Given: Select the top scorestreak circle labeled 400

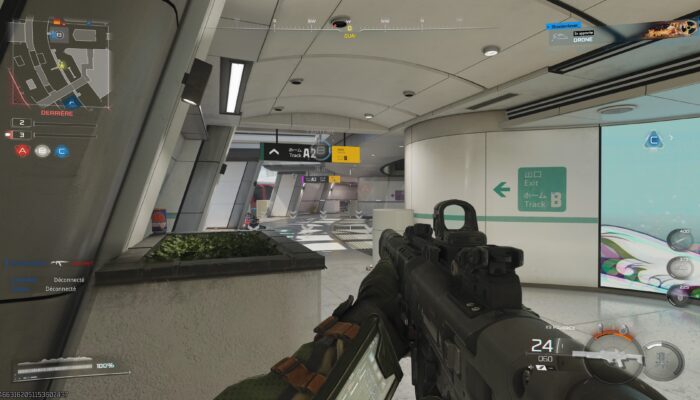Looking at the screenshot, I should (681, 240).
